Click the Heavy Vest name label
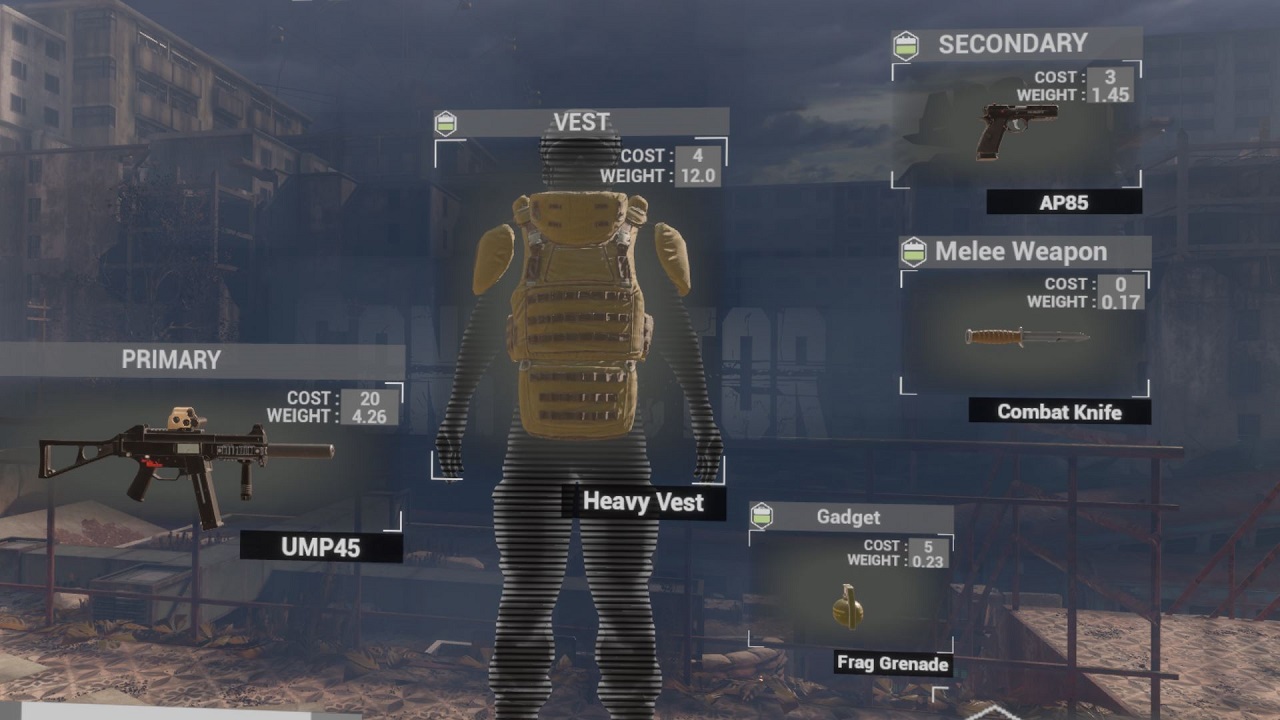The image size is (1280, 720). [x=643, y=501]
